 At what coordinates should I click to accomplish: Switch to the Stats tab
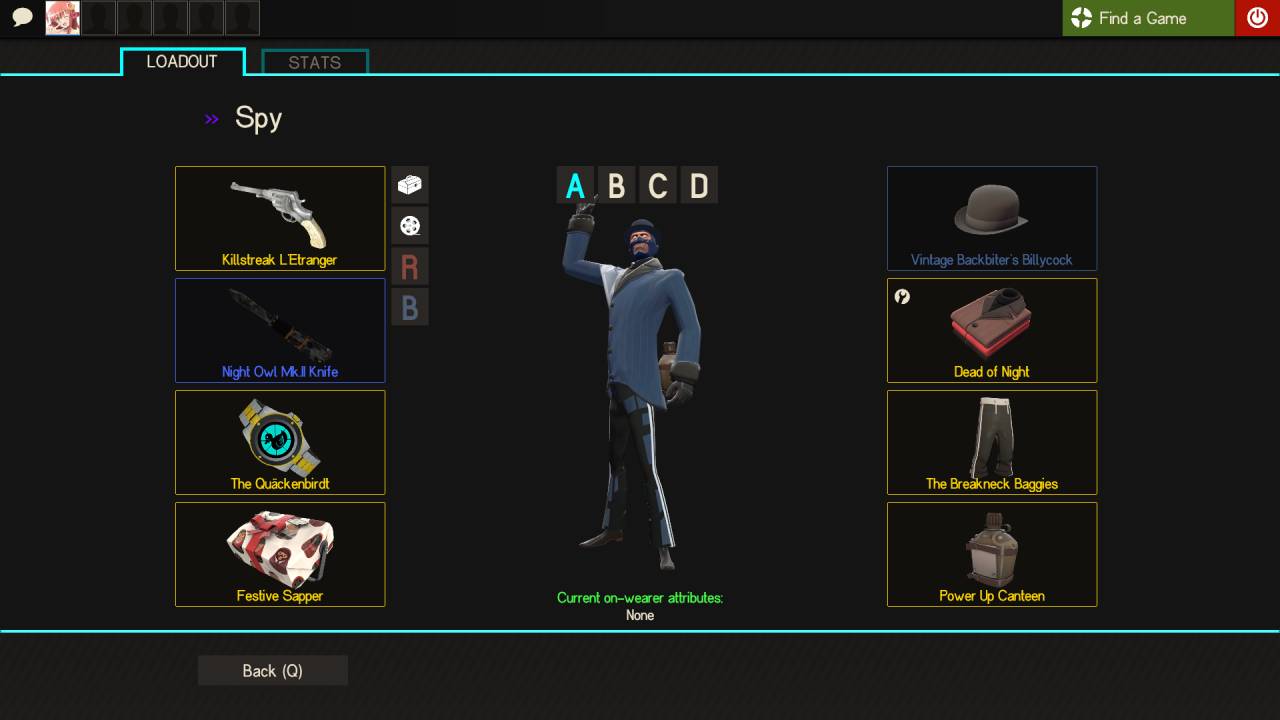(x=315, y=62)
